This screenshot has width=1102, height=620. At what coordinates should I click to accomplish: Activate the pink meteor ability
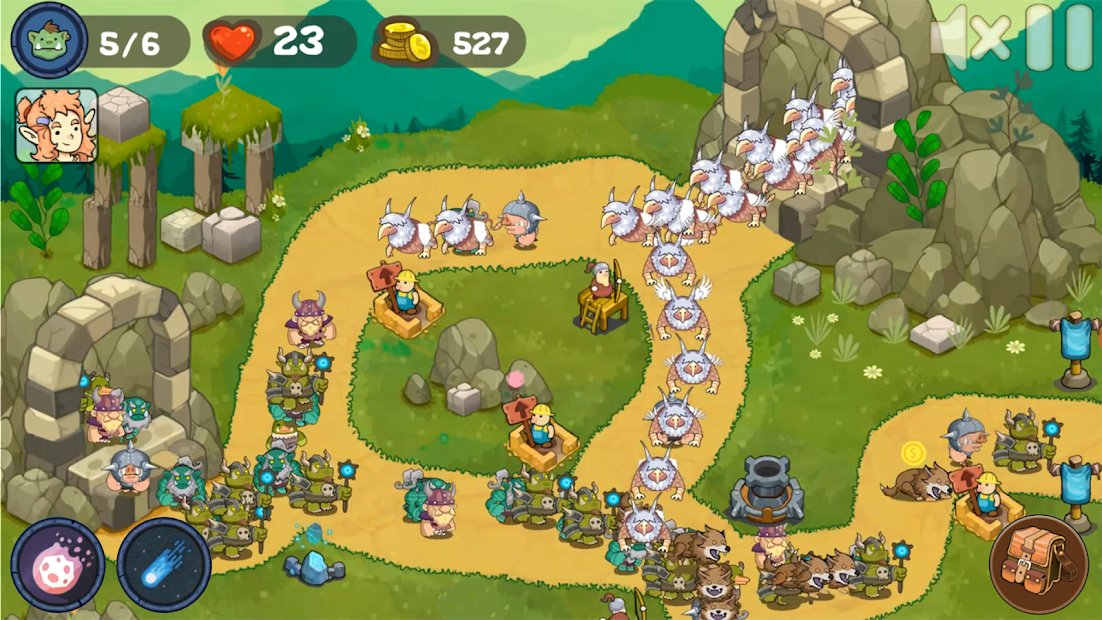(x=57, y=565)
